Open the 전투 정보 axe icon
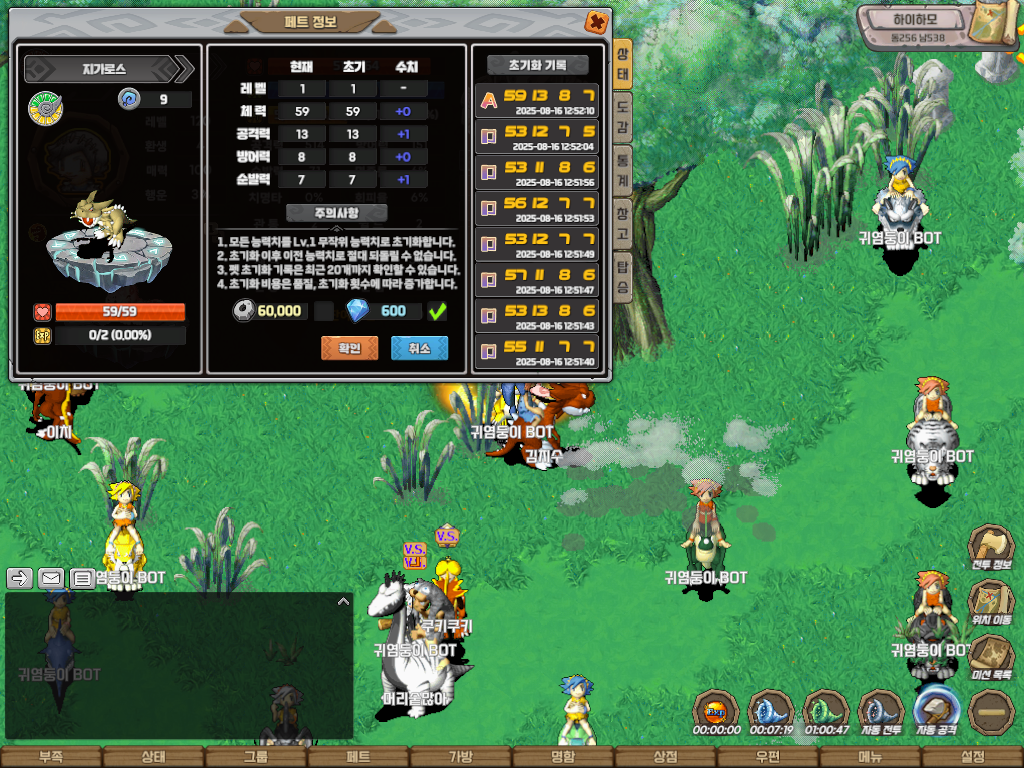The width and height of the screenshot is (1024, 768). point(990,548)
